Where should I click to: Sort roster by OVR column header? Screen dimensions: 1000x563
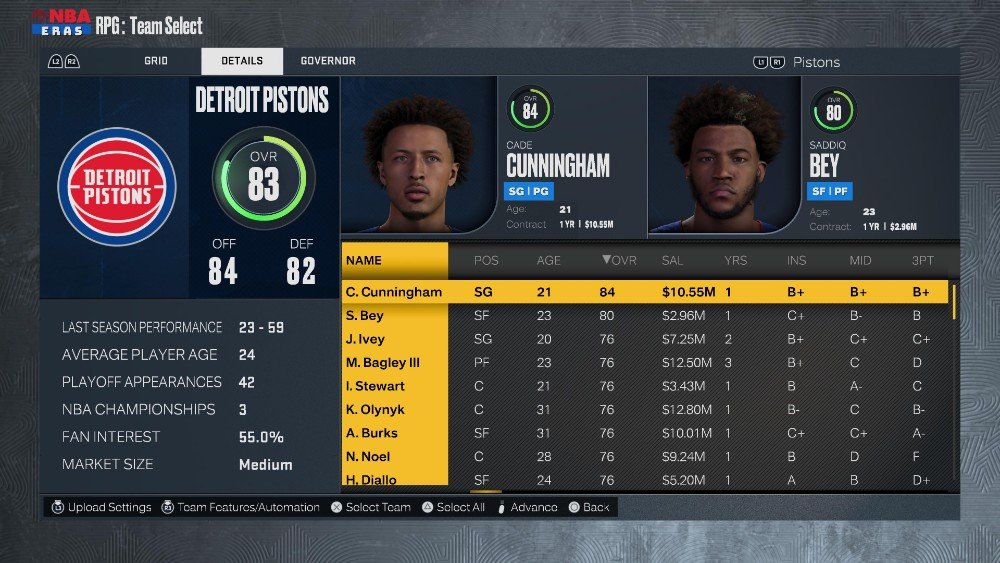coord(618,261)
